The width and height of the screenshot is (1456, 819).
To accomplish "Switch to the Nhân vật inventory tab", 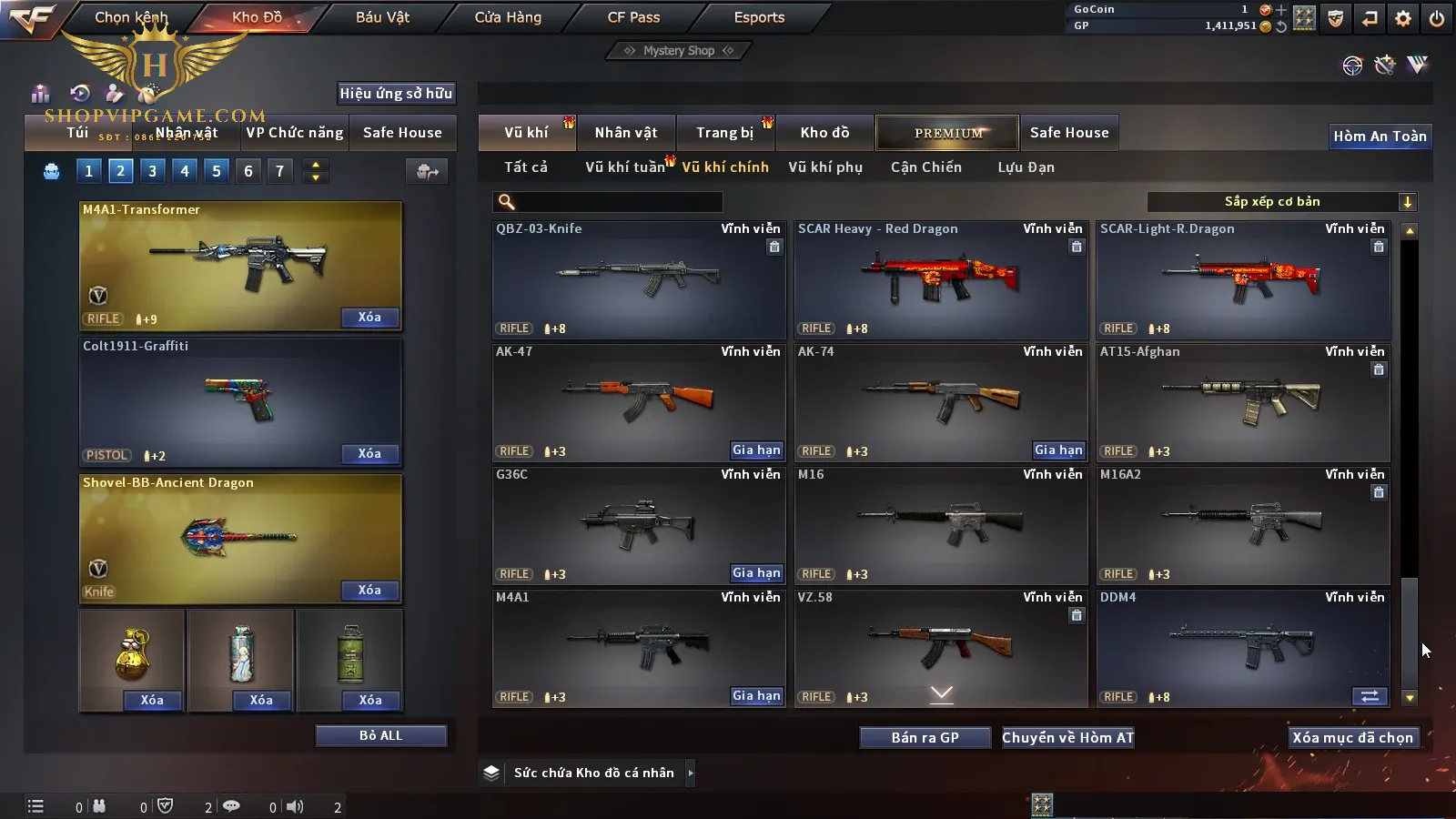I will 625,133.
